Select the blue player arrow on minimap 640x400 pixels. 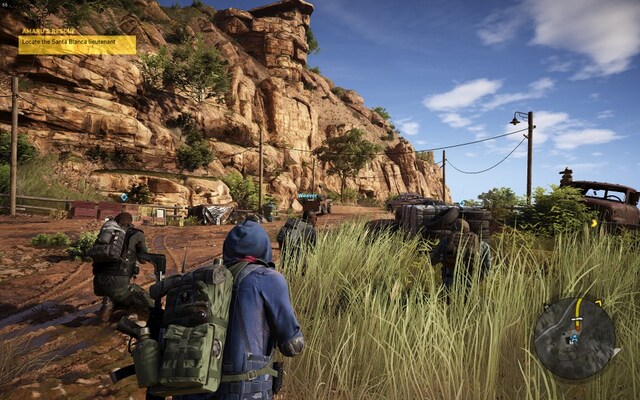[x=574, y=339]
